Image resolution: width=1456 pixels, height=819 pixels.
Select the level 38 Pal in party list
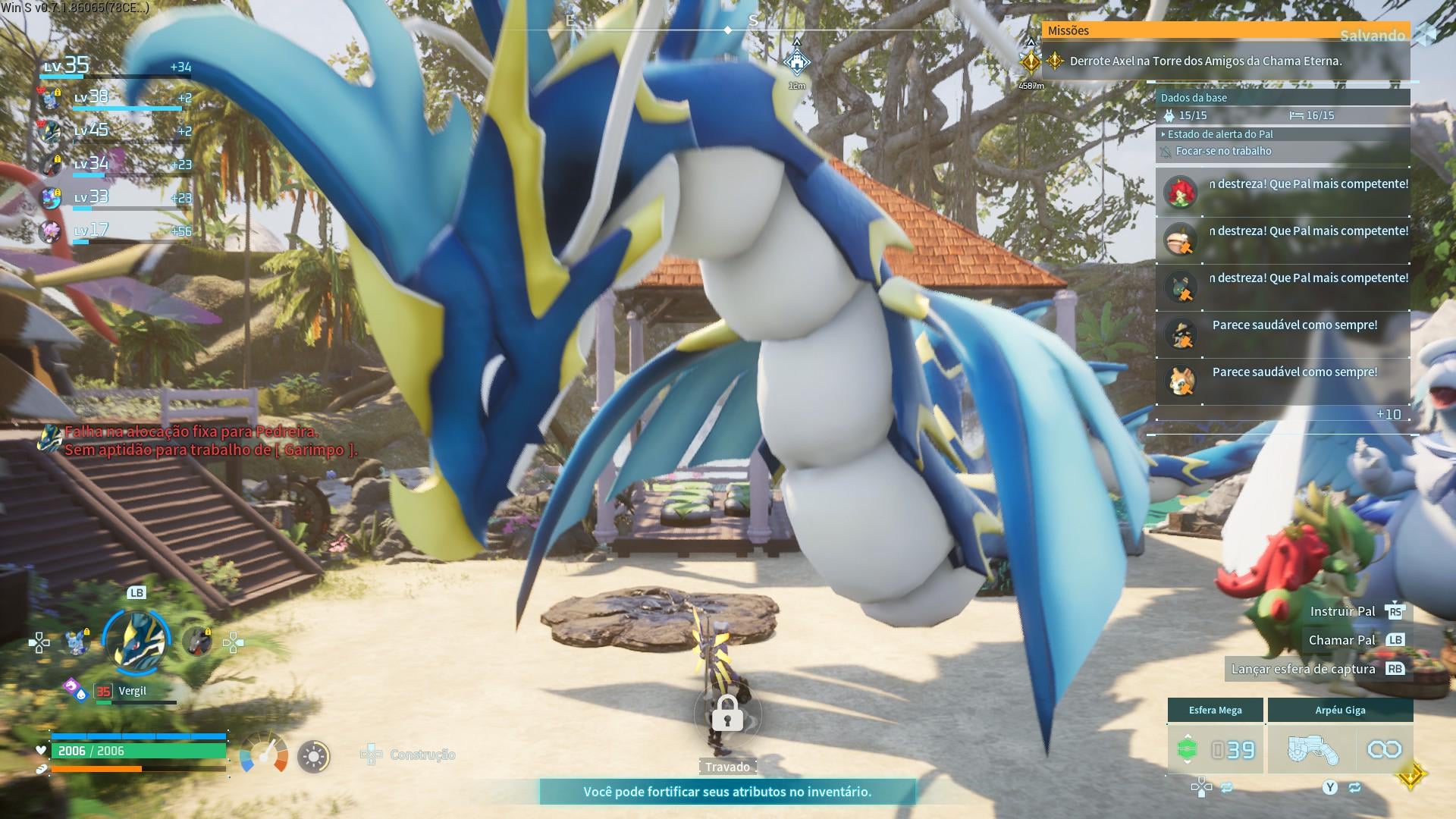51,98
